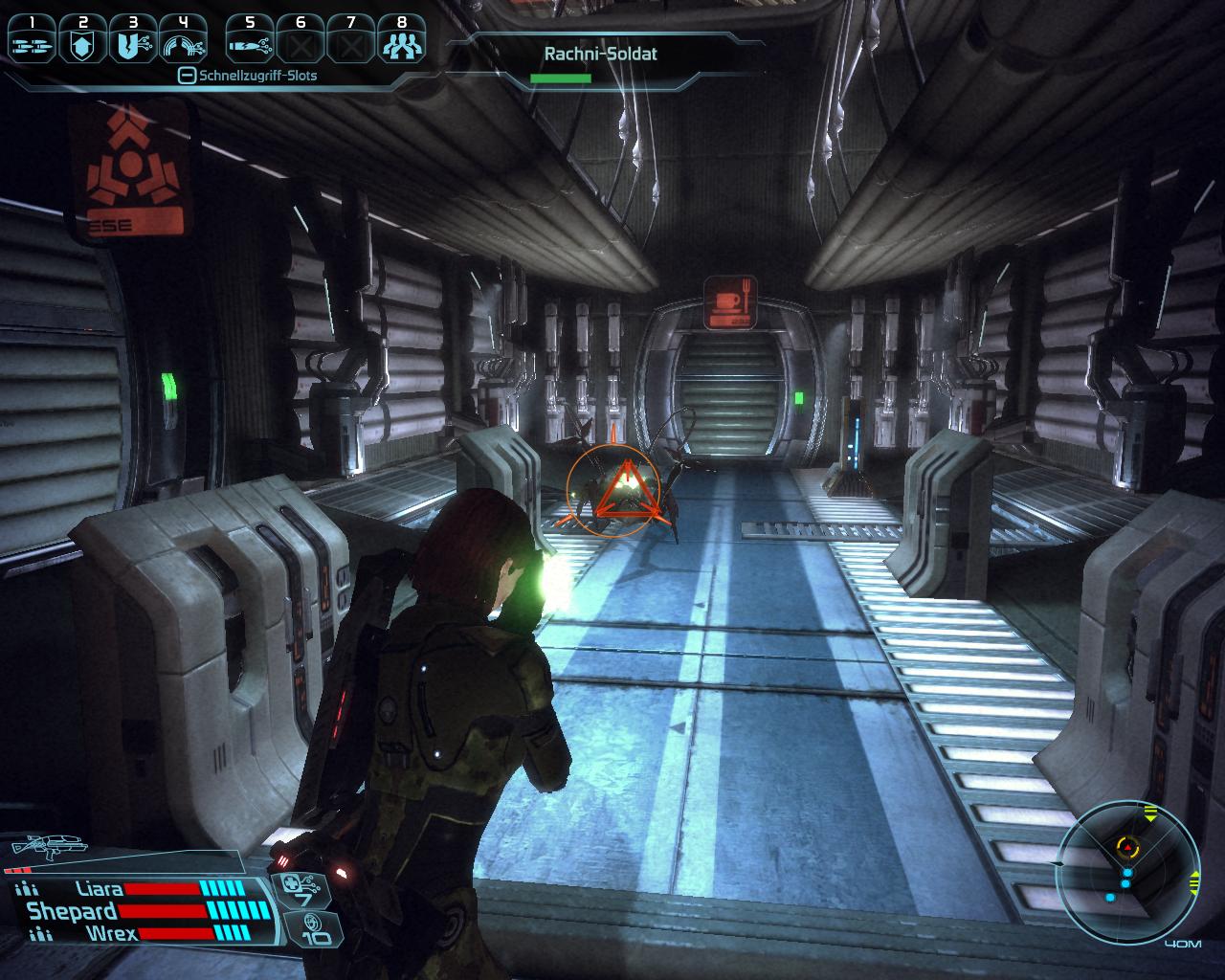The width and height of the screenshot is (1225, 980).
Task: Use the shield boost ability in slot 2
Action: pyautogui.click(x=81, y=41)
